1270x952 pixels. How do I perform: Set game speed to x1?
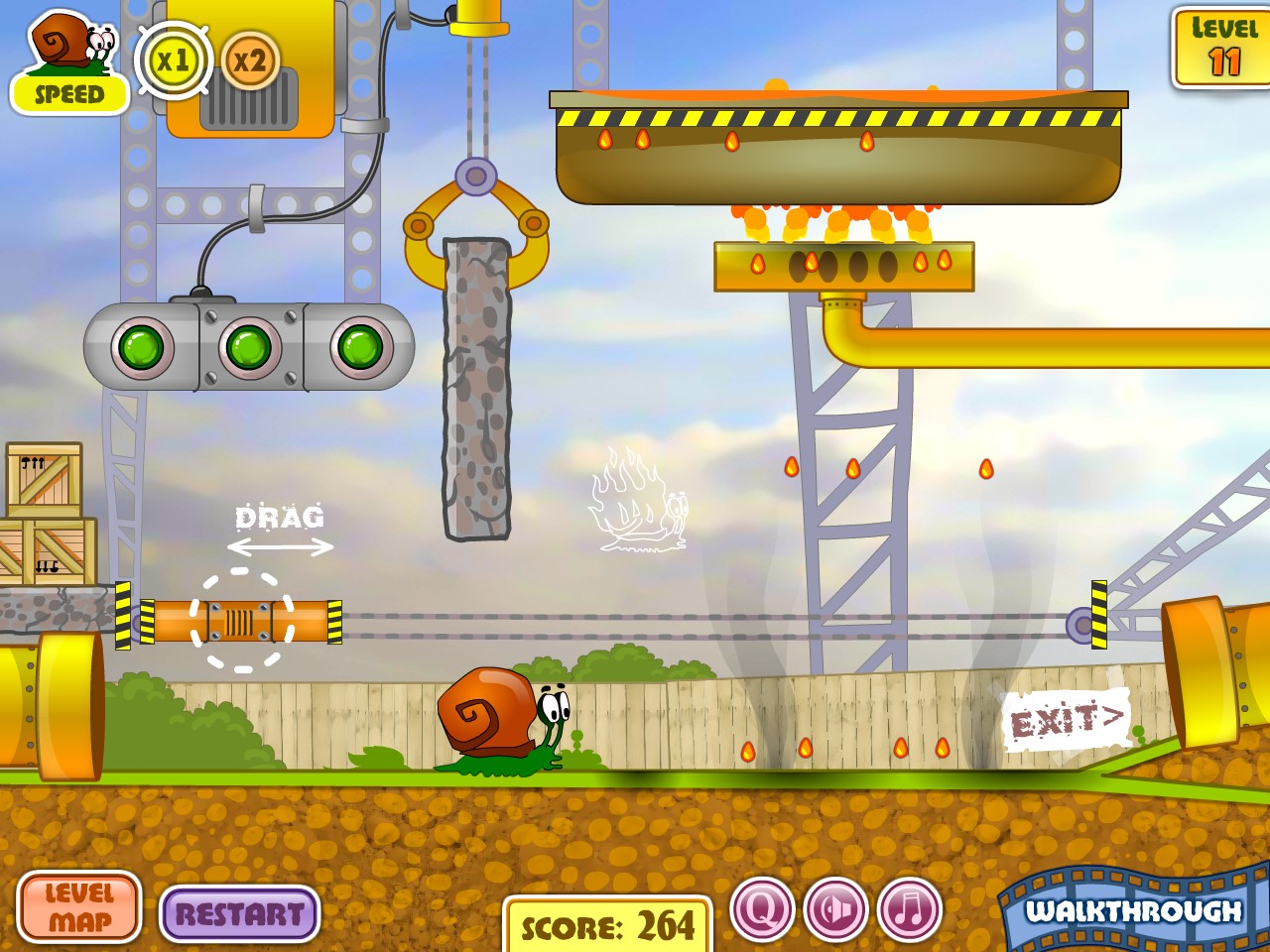(174, 61)
